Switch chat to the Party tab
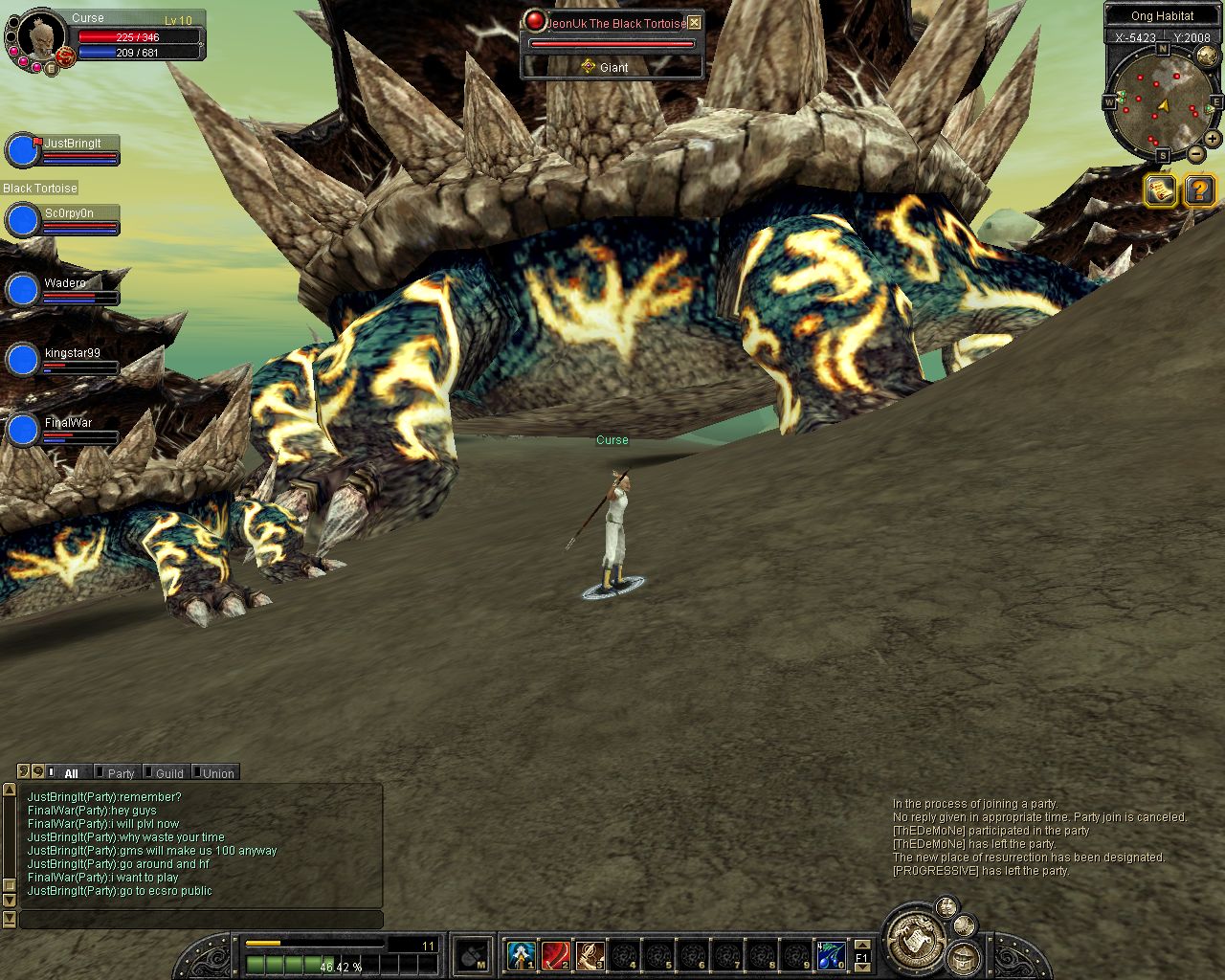The height and width of the screenshot is (980, 1225). (120, 773)
